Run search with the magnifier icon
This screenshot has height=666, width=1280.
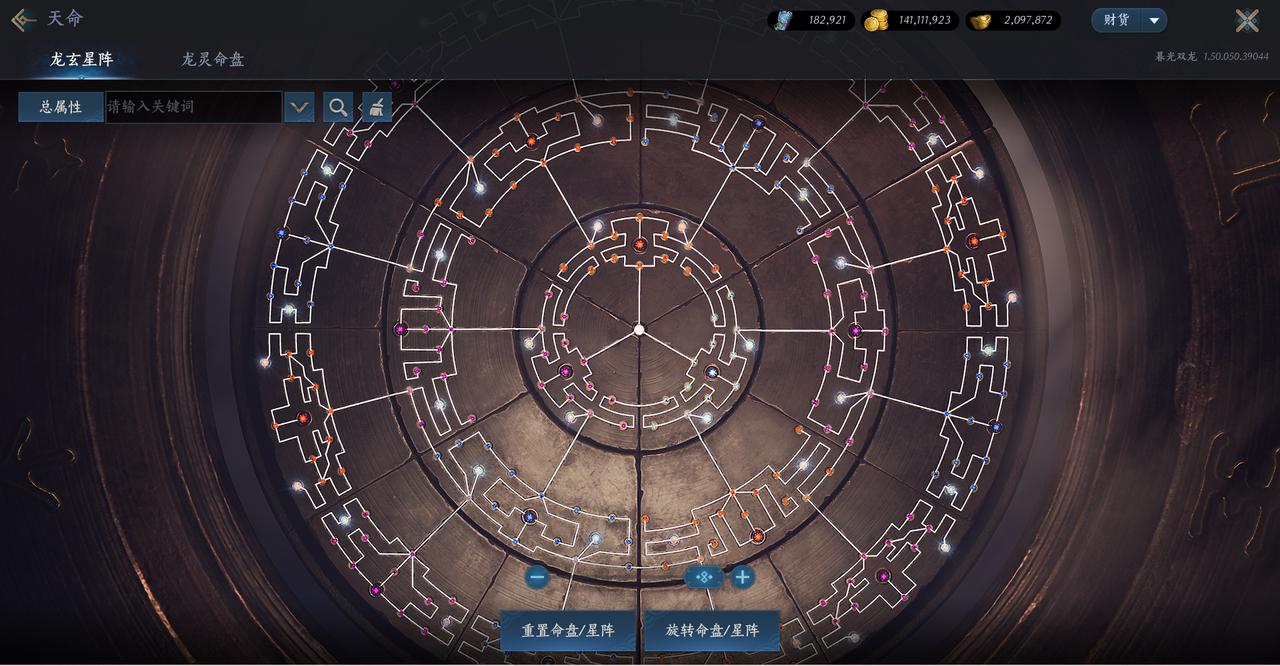click(x=339, y=107)
